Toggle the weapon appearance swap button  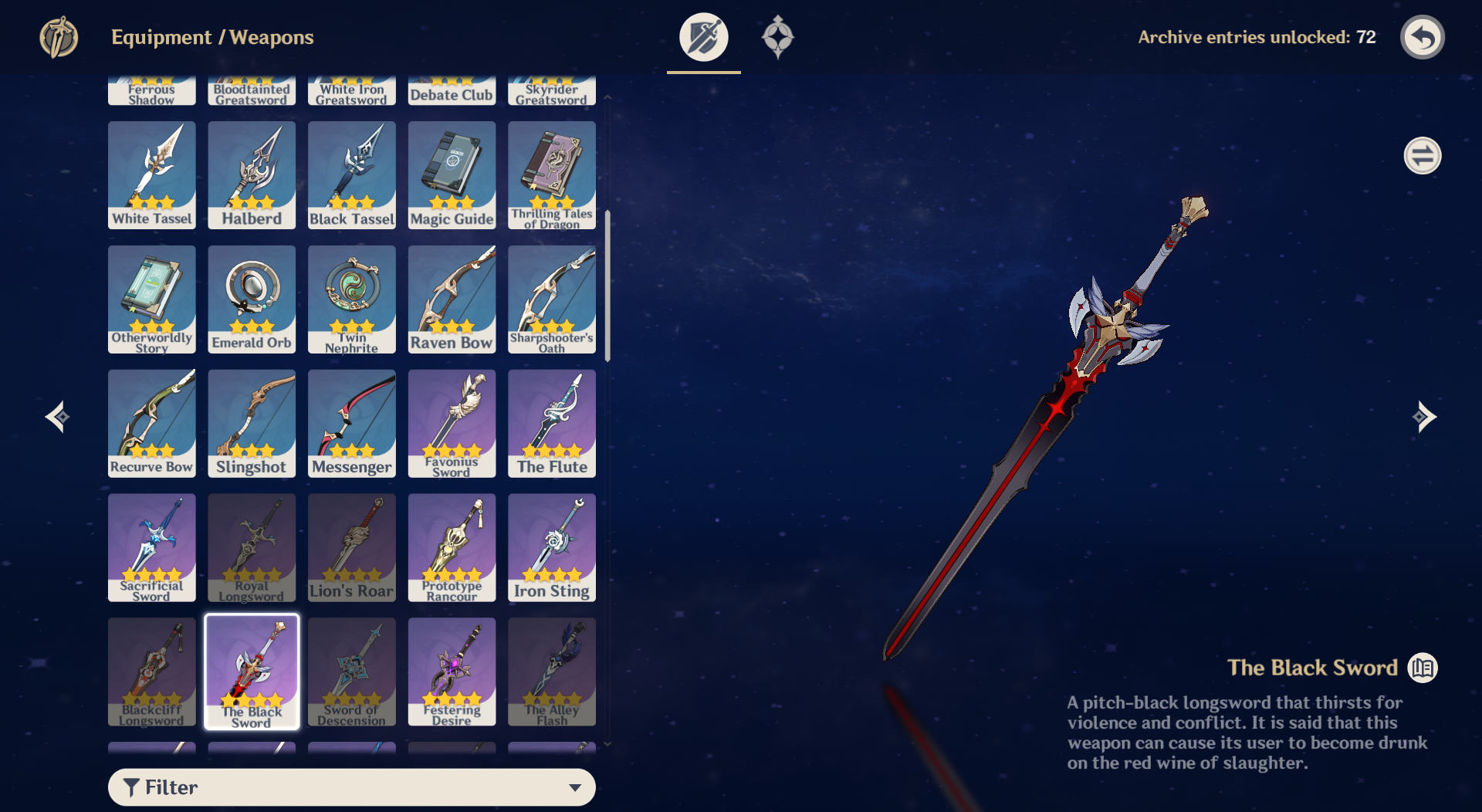pyautogui.click(x=1422, y=156)
